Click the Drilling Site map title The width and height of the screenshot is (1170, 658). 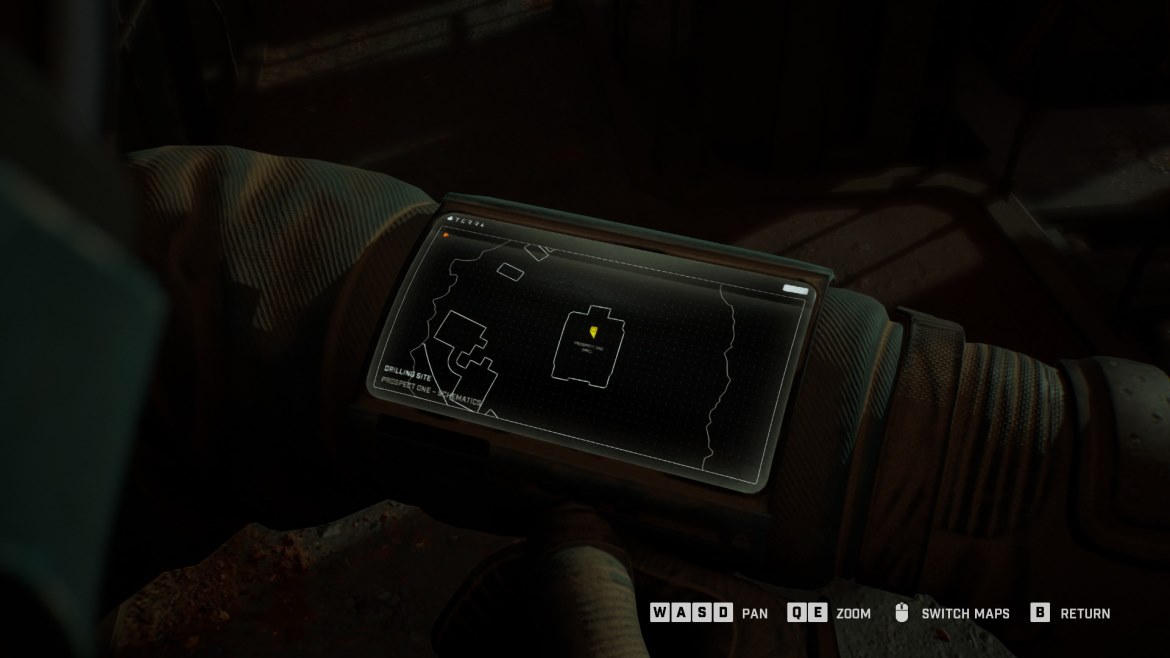(x=406, y=369)
